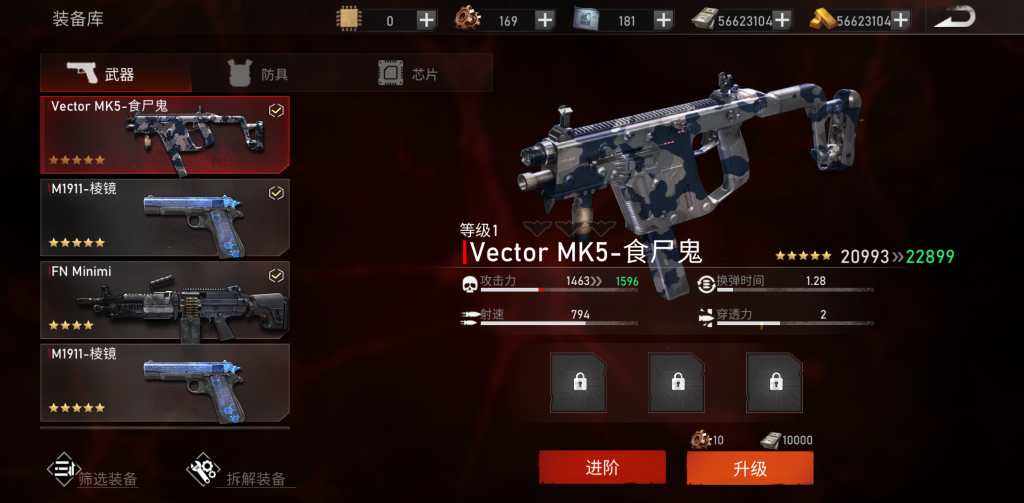The image size is (1024, 503).
Task: Choose the FN Minimi weapon row
Action: tap(165, 300)
